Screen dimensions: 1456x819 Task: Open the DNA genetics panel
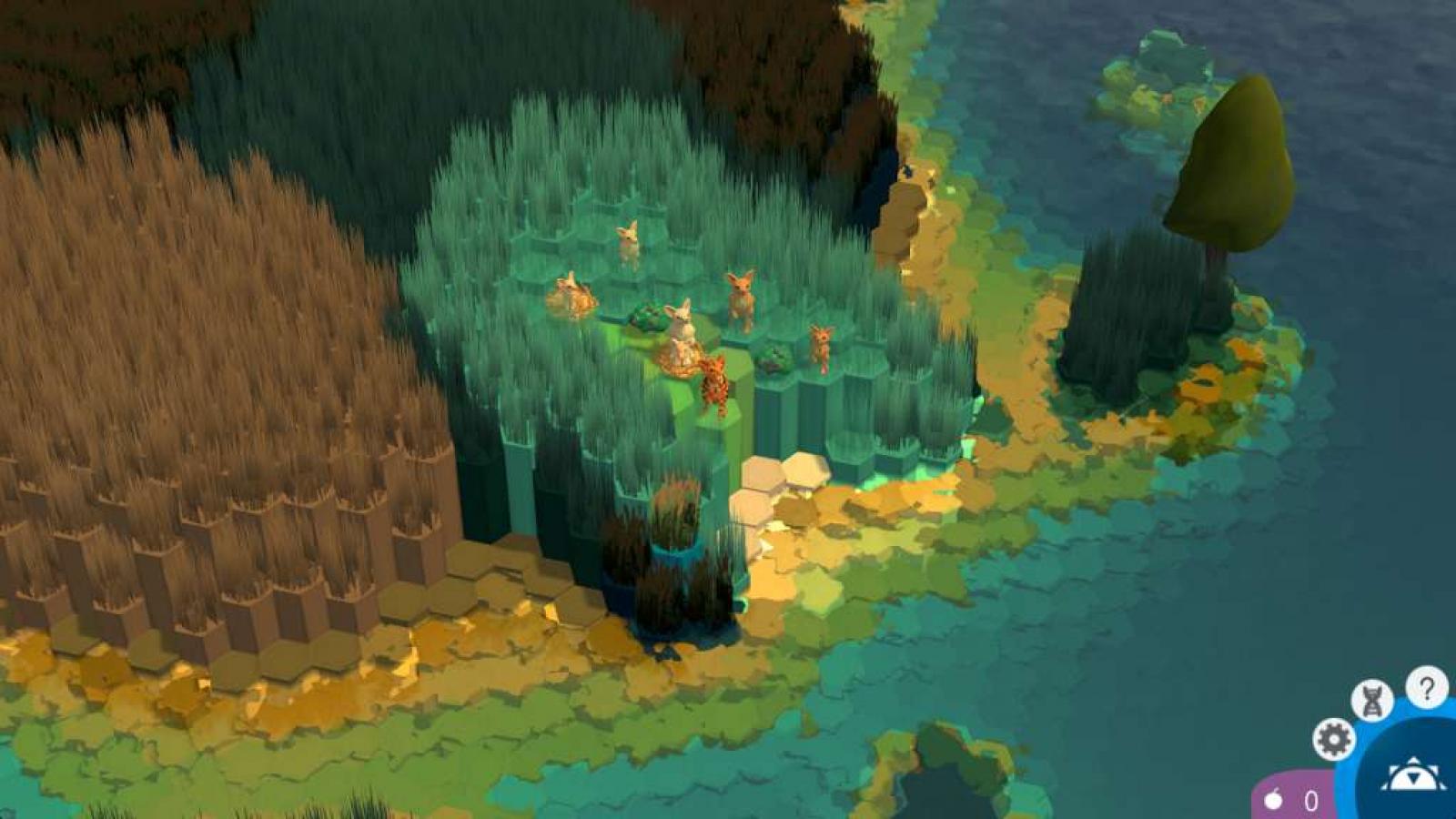[1371, 701]
